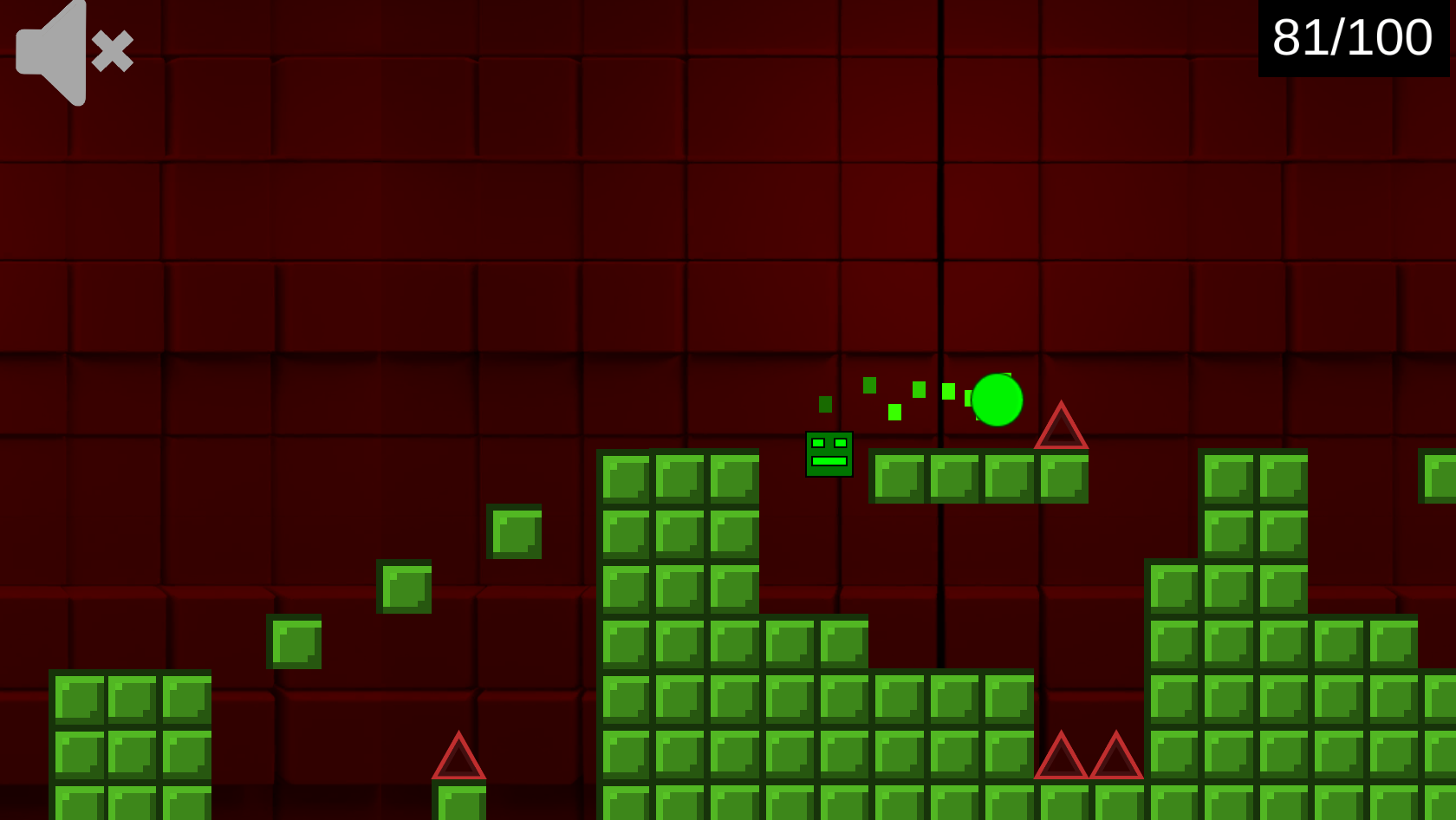The width and height of the screenshot is (1456, 820).
Task: Click the small floating green block on the left
Action: [295, 641]
